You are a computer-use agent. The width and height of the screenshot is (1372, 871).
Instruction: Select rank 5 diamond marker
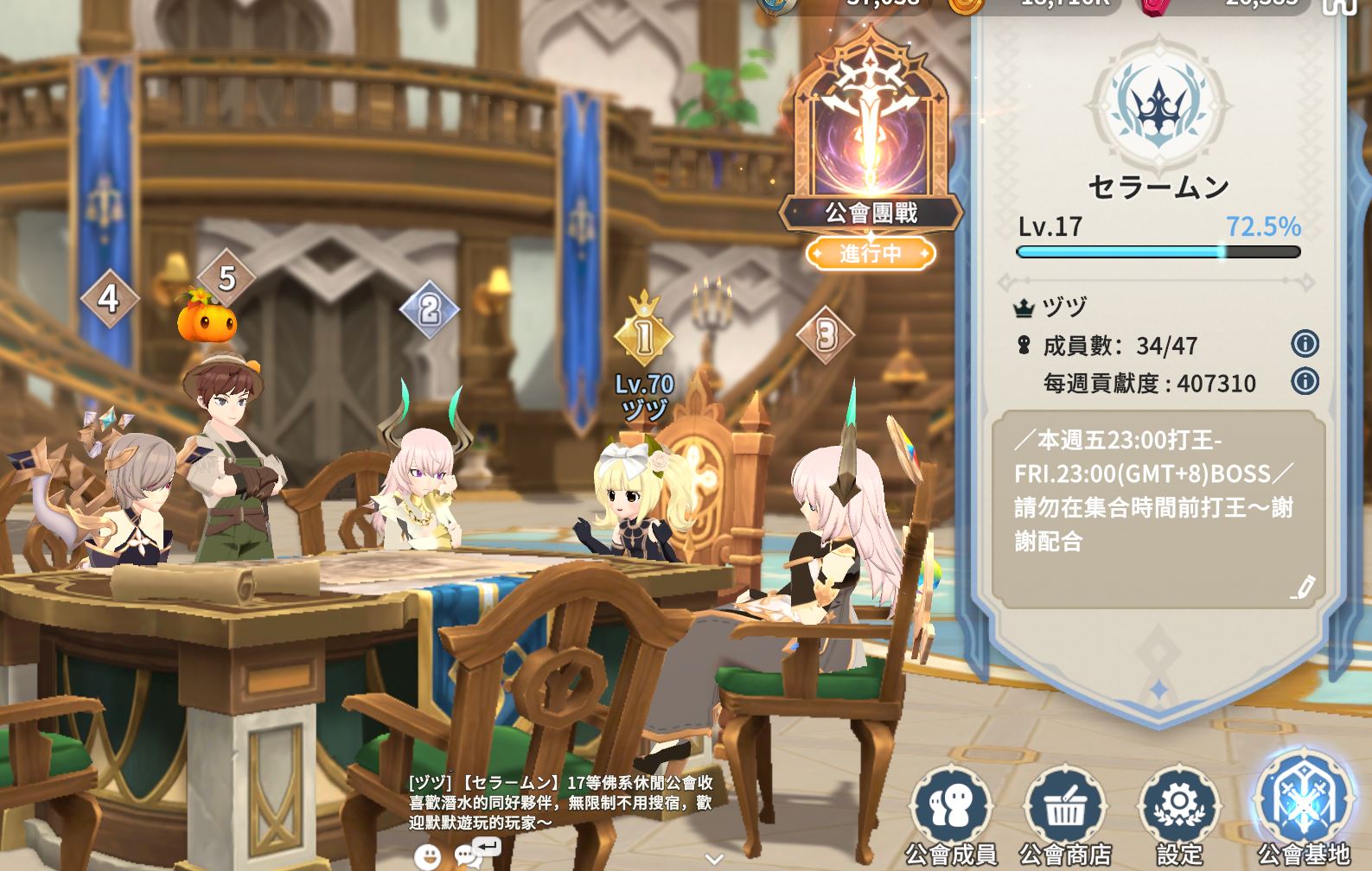[227, 277]
